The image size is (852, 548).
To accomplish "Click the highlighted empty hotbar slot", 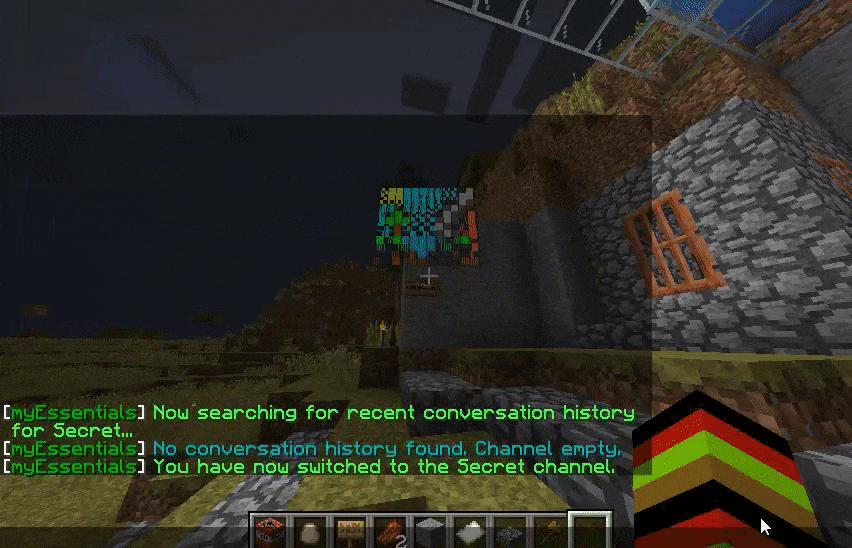I will tap(588, 531).
